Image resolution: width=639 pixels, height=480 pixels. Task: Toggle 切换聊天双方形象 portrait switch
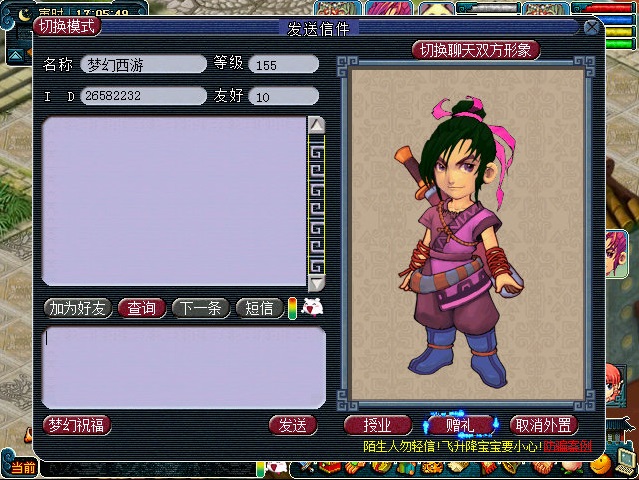click(x=476, y=49)
